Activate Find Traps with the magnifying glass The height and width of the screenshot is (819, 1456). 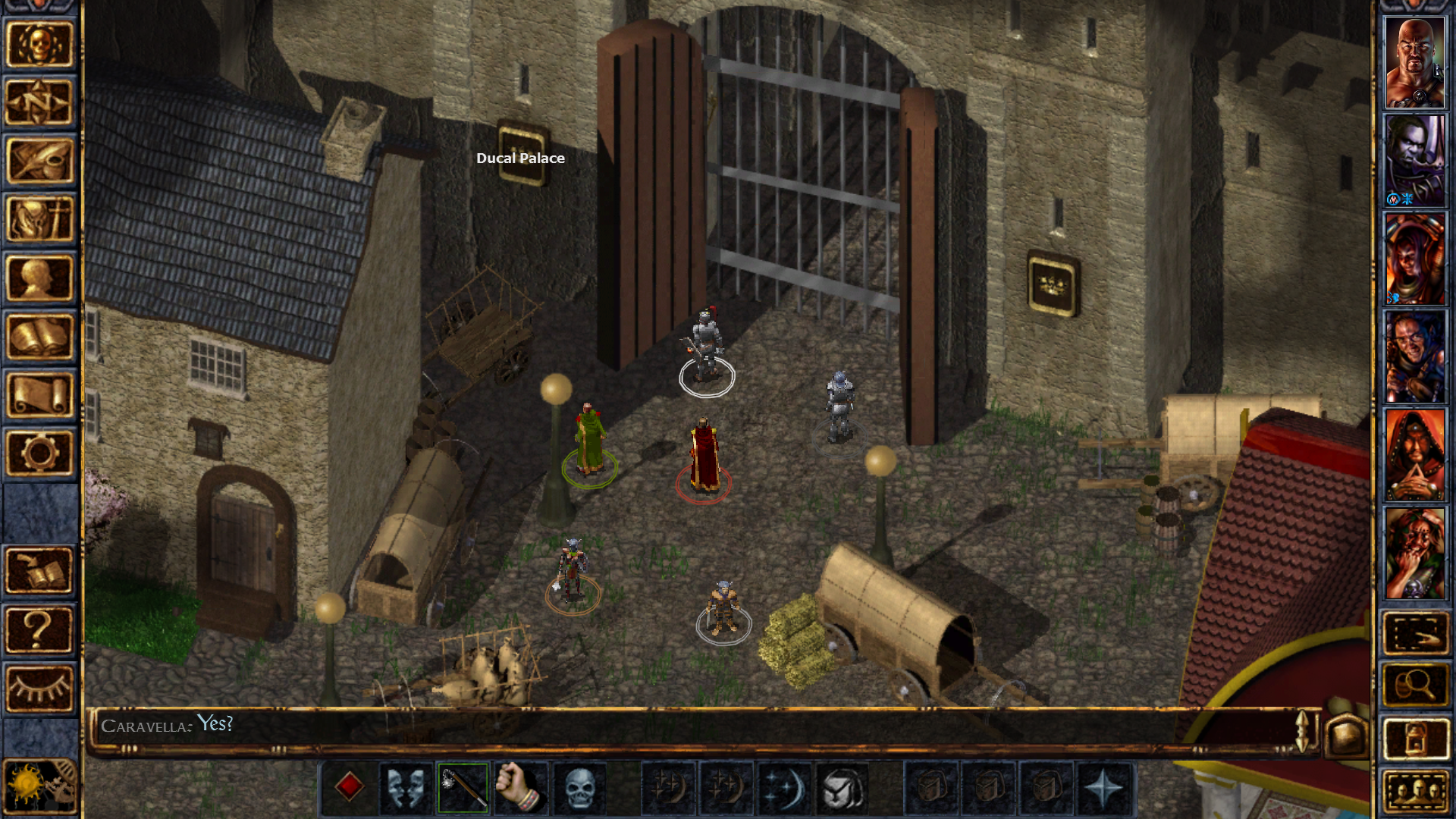tap(1415, 685)
